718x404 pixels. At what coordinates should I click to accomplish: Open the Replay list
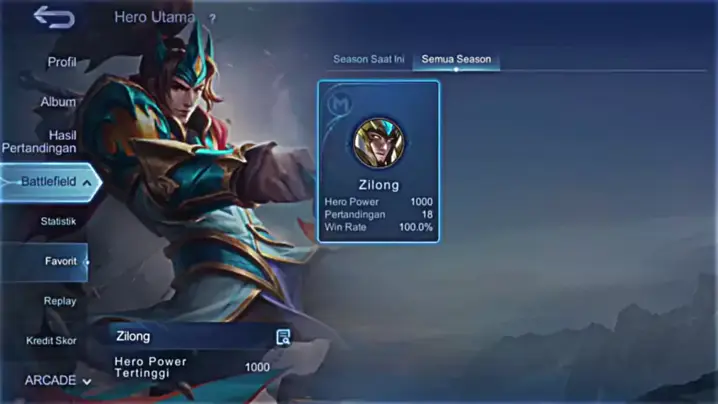(x=60, y=301)
